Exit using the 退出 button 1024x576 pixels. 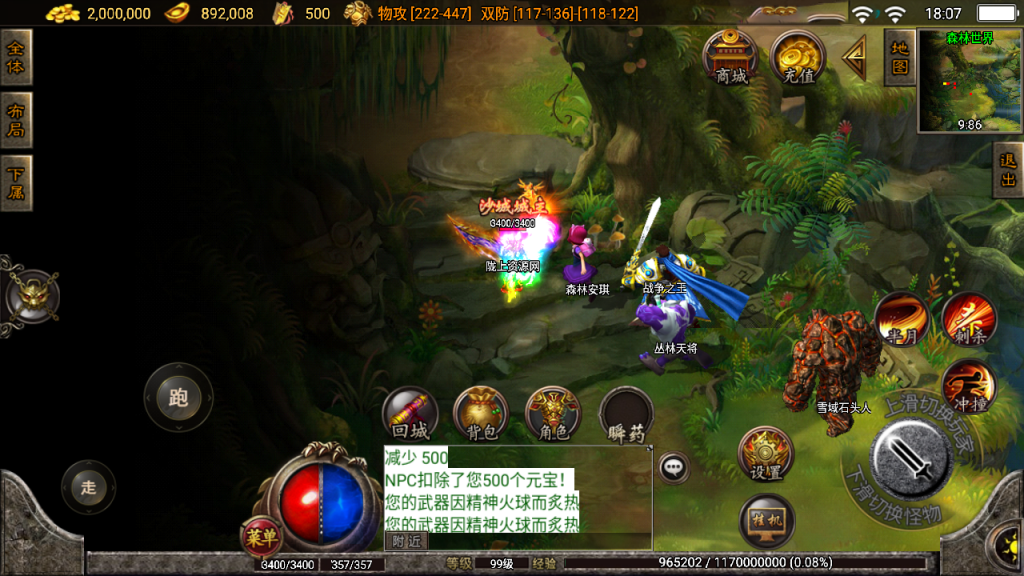[x=1008, y=170]
